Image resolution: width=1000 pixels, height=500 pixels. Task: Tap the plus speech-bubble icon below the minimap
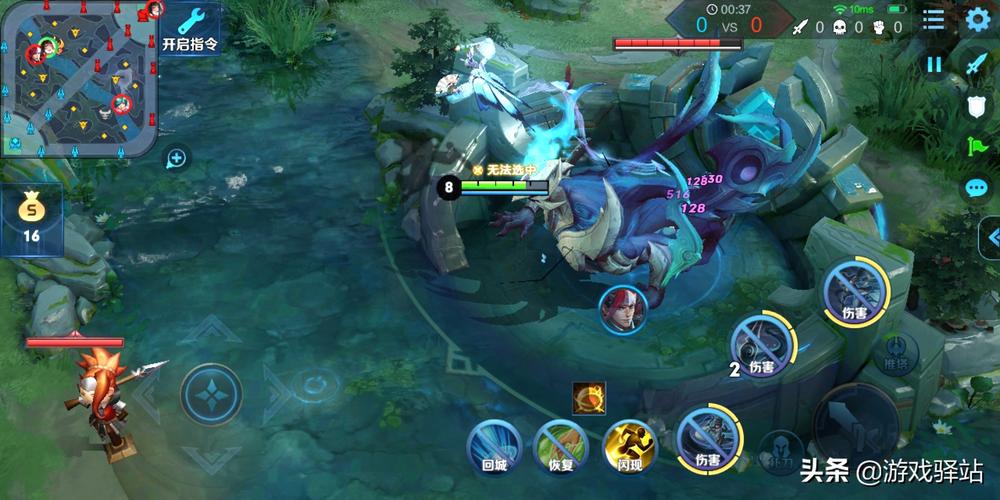click(x=176, y=157)
